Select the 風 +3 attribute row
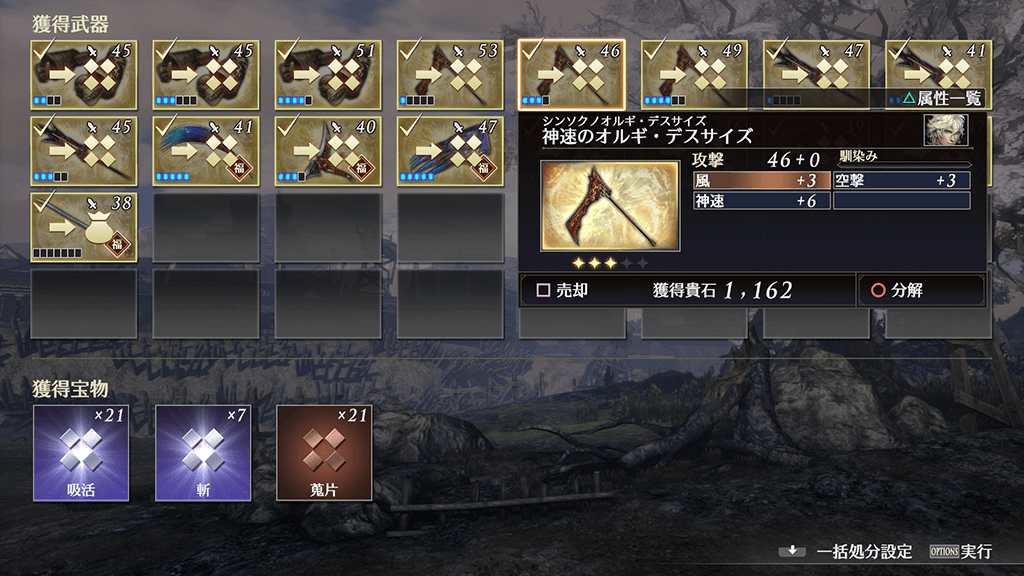 coord(760,181)
